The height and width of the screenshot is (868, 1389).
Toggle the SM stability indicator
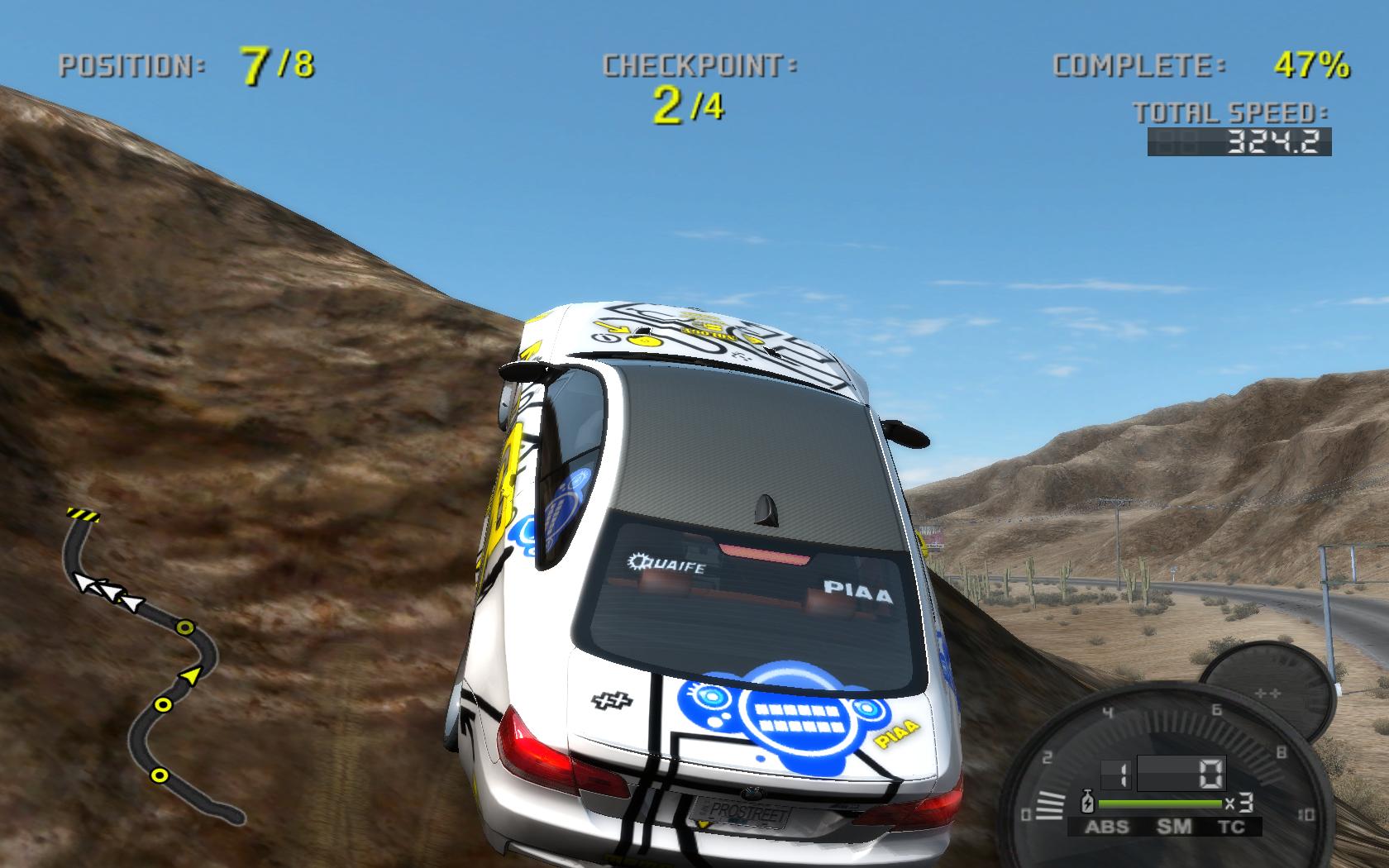tap(1174, 826)
